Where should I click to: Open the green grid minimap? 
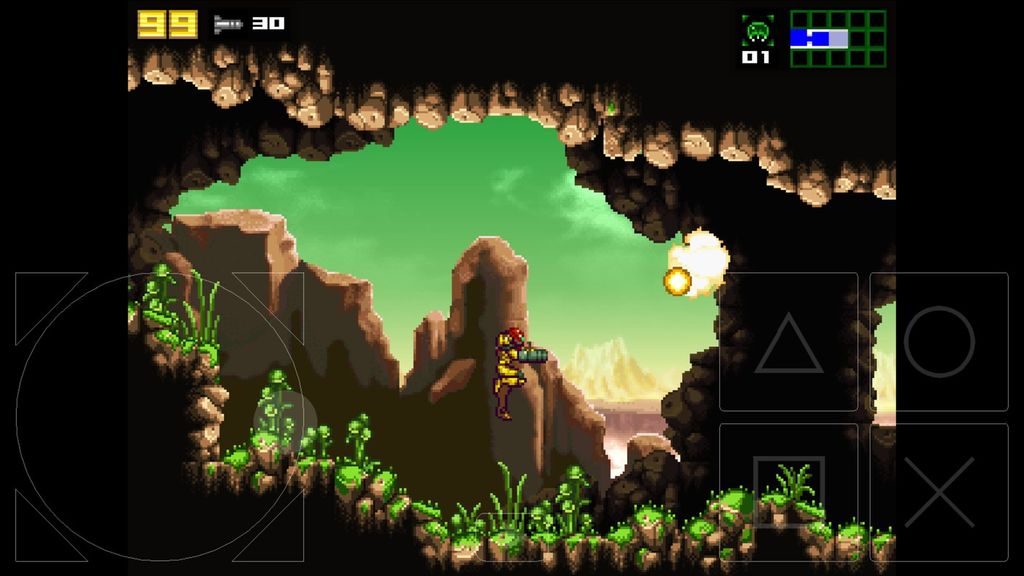[838, 39]
